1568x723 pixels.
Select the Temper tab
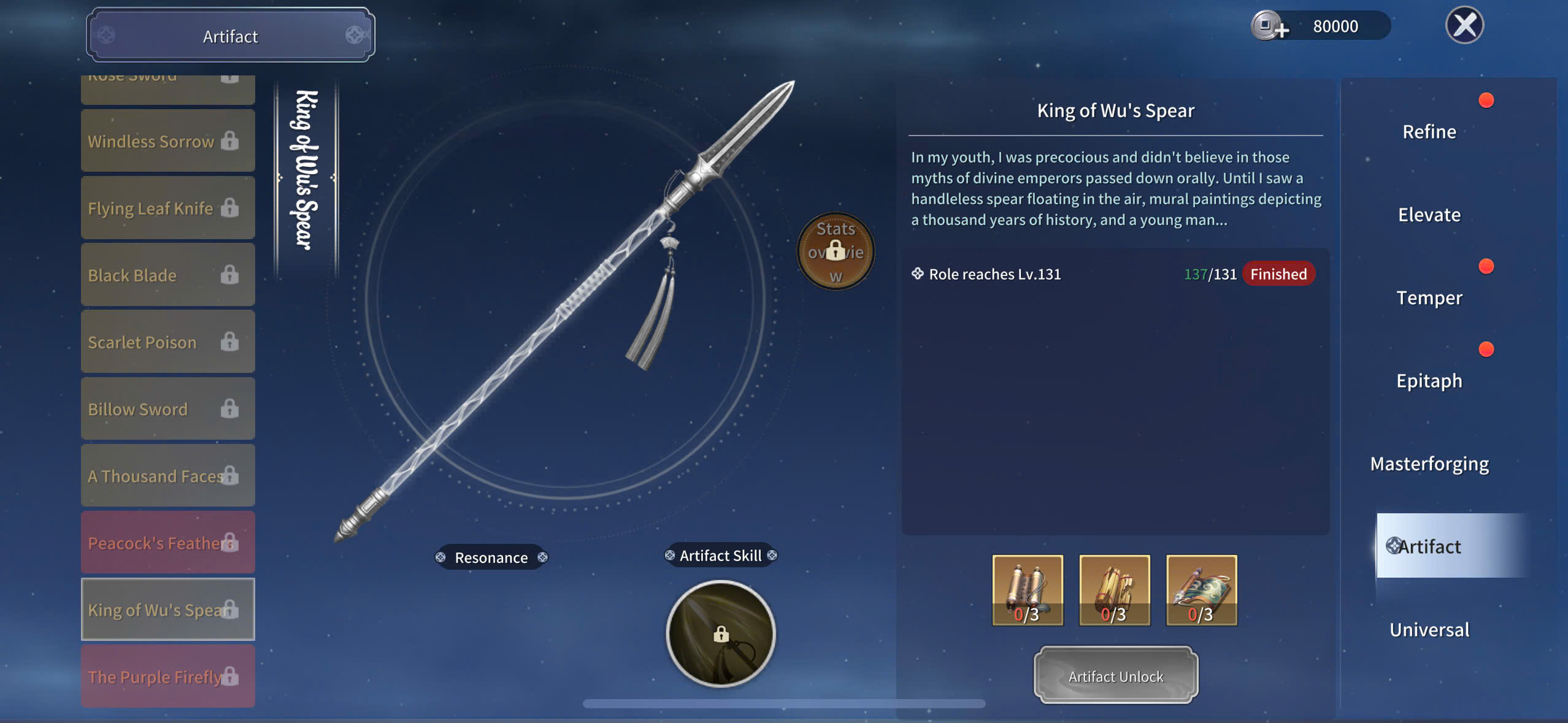tap(1429, 298)
